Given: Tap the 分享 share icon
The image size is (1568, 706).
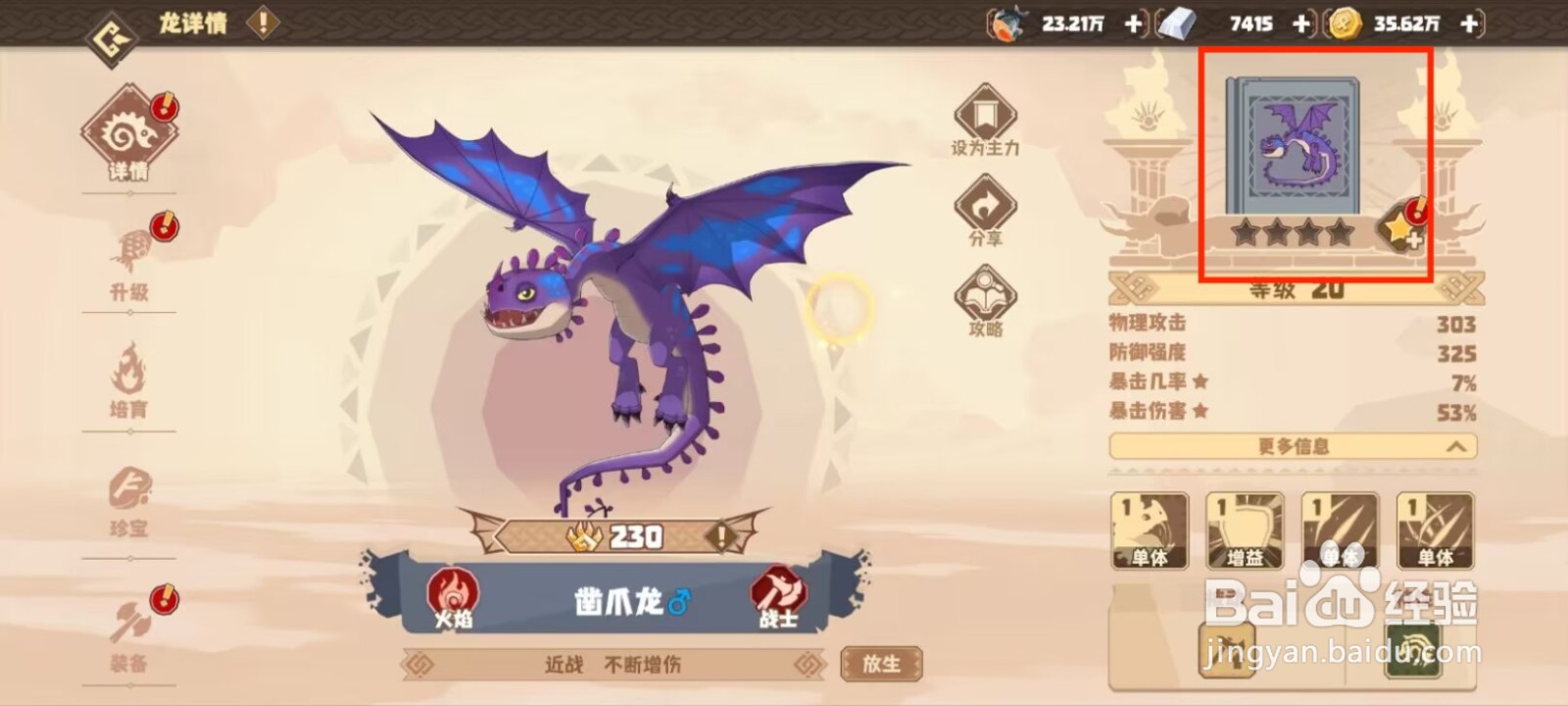Looking at the screenshot, I should click(x=983, y=203).
